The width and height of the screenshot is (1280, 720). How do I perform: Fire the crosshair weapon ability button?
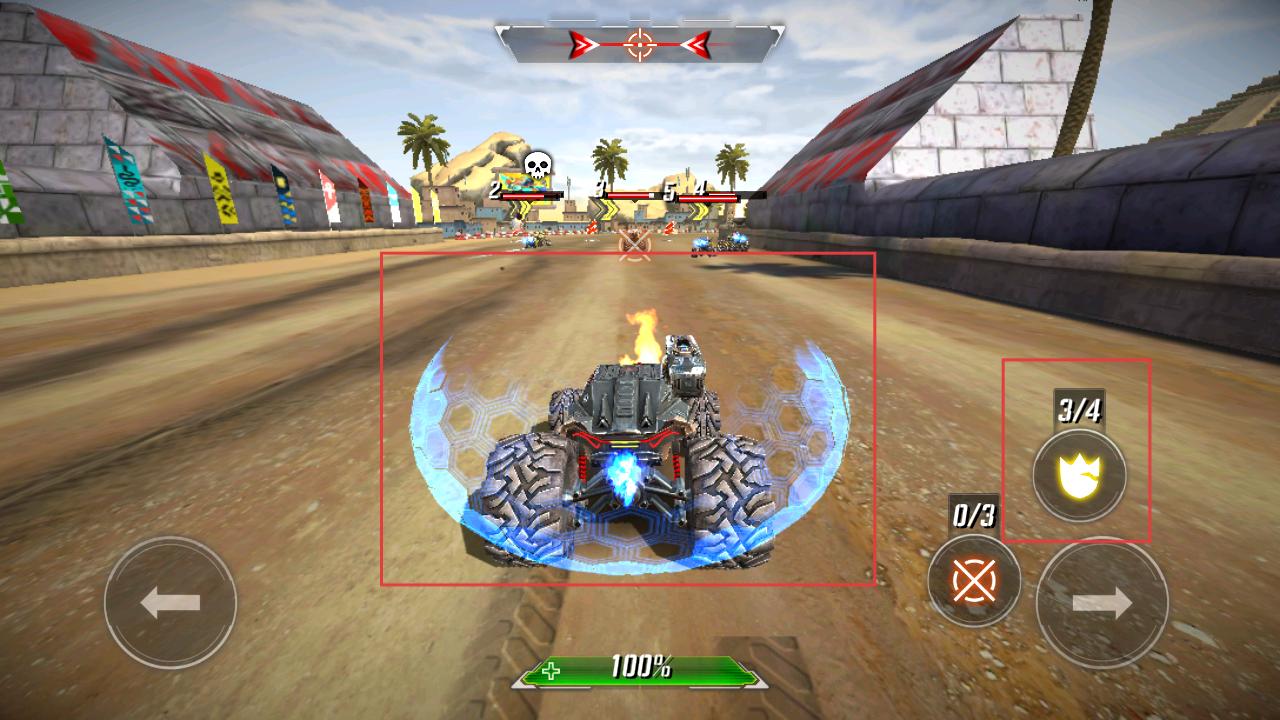pos(973,580)
